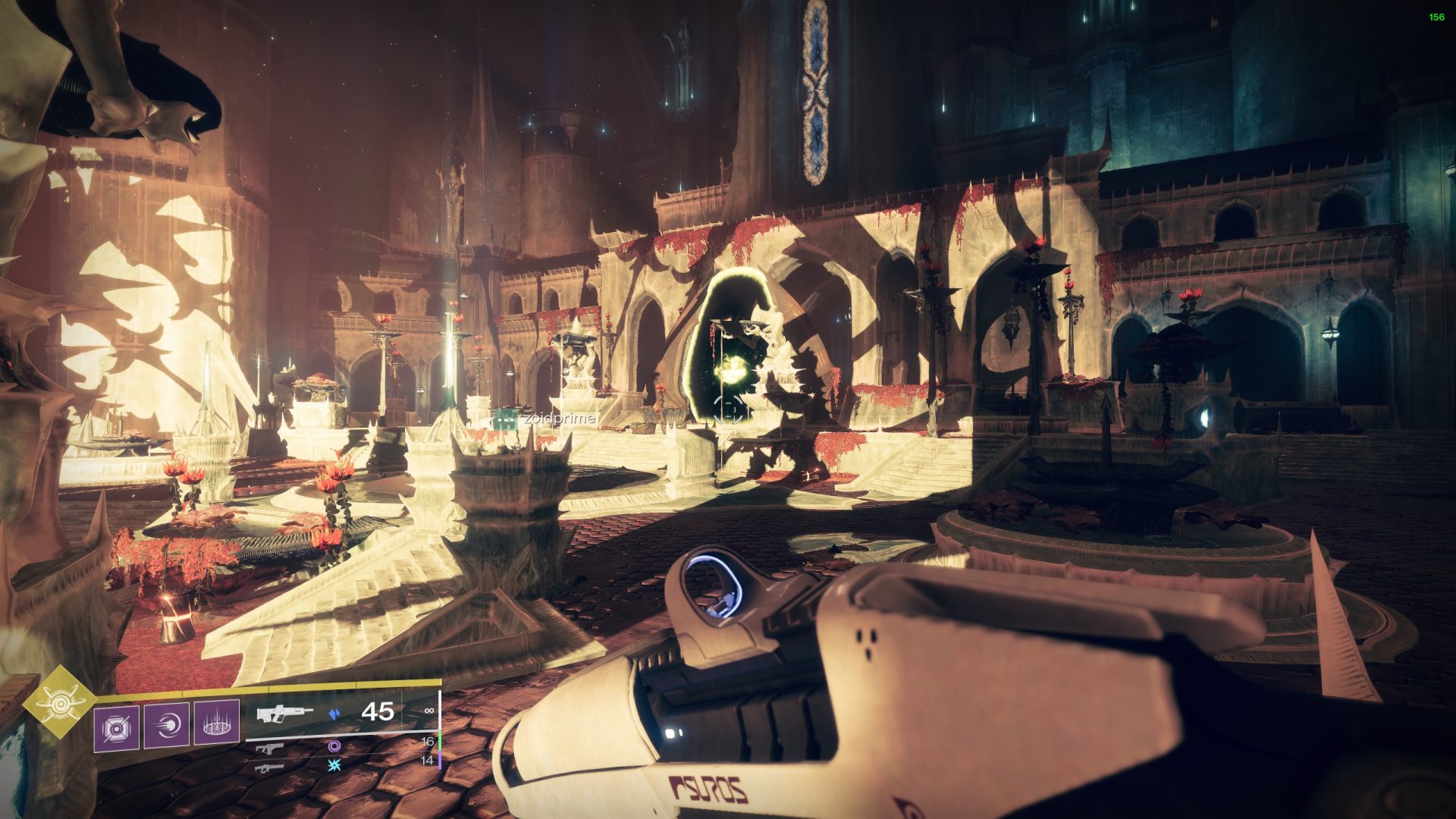Trigger the Void melee orb ability icon
This screenshot has width=1456, height=819.
[167, 726]
